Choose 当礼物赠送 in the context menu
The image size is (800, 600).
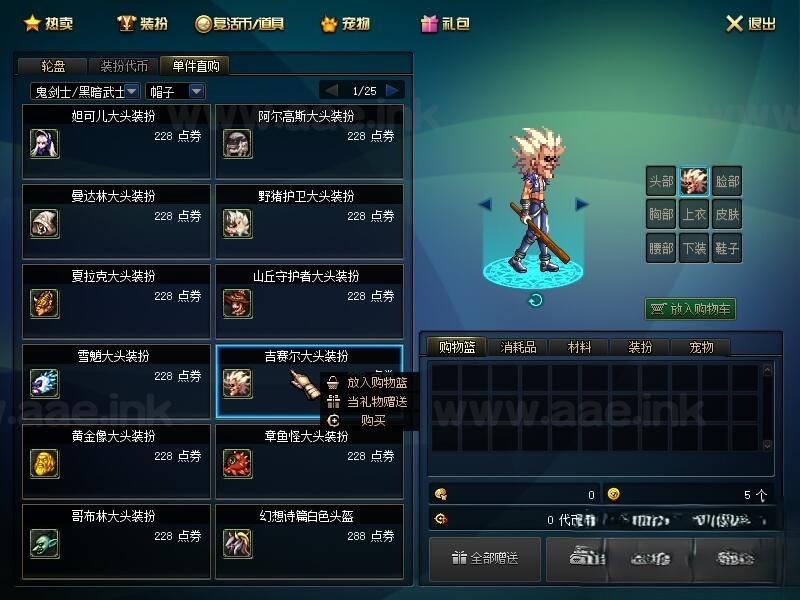pyautogui.click(x=368, y=401)
